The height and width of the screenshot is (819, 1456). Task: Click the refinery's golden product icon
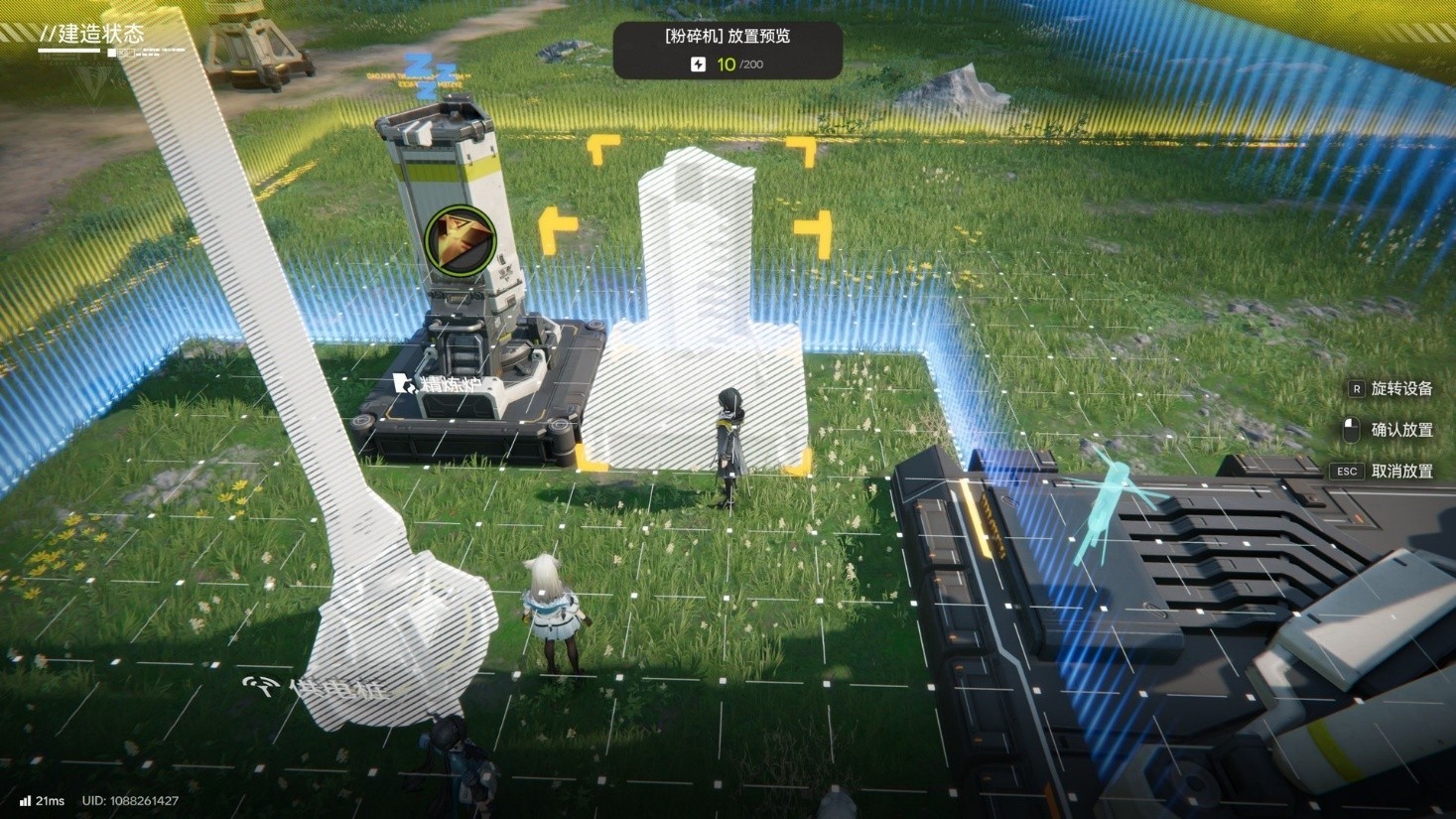(461, 239)
